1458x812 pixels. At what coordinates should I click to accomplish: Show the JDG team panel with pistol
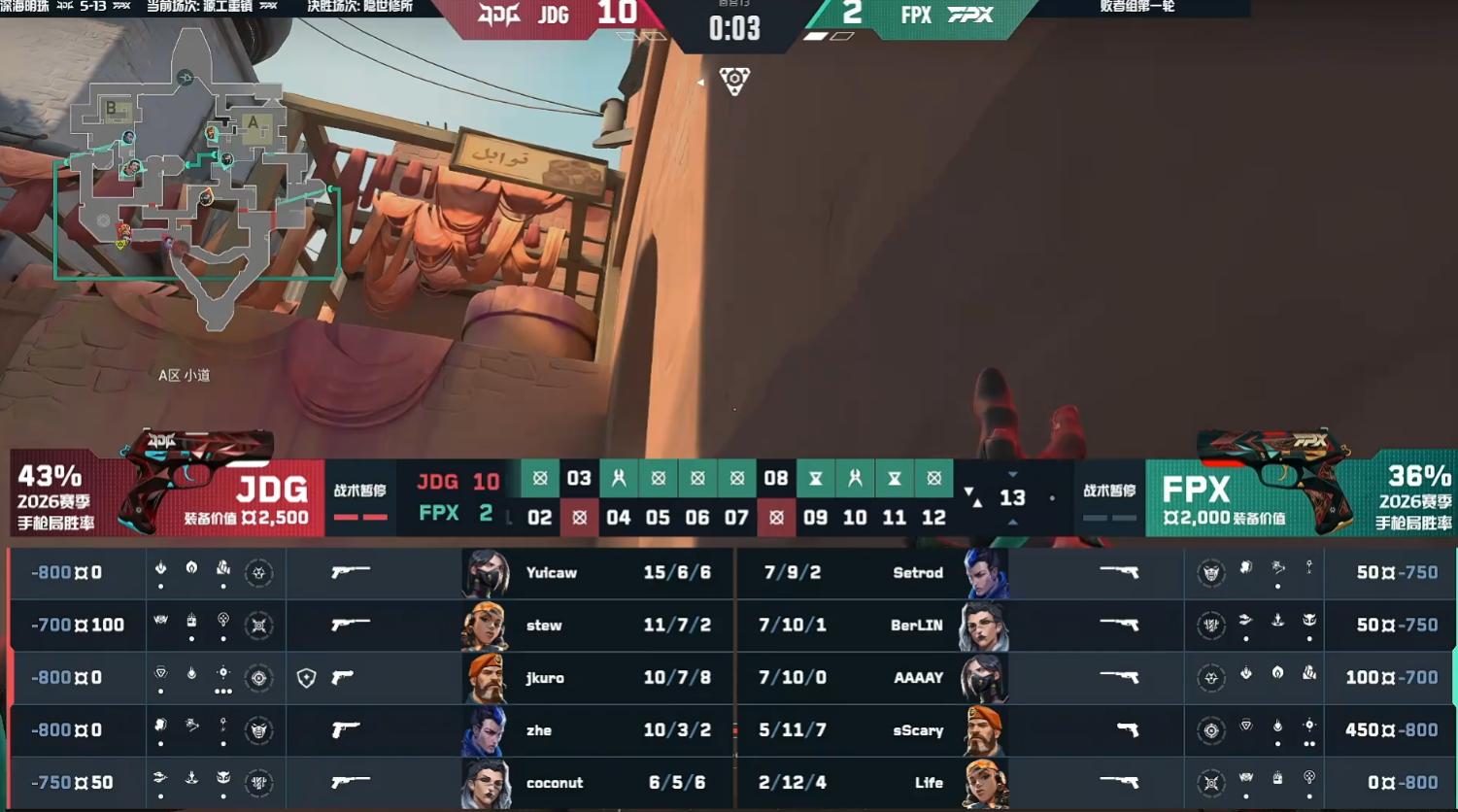pos(167,493)
